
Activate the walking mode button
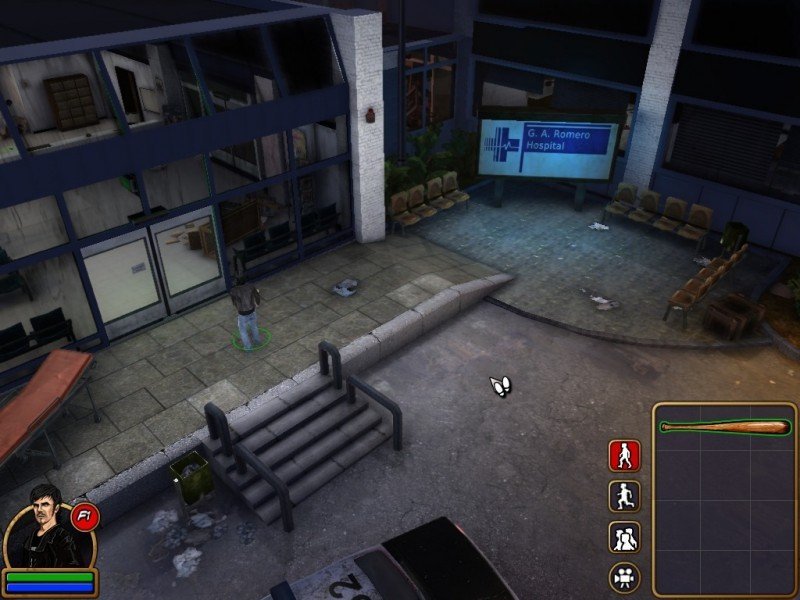pyautogui.click(x=625, y=456)
